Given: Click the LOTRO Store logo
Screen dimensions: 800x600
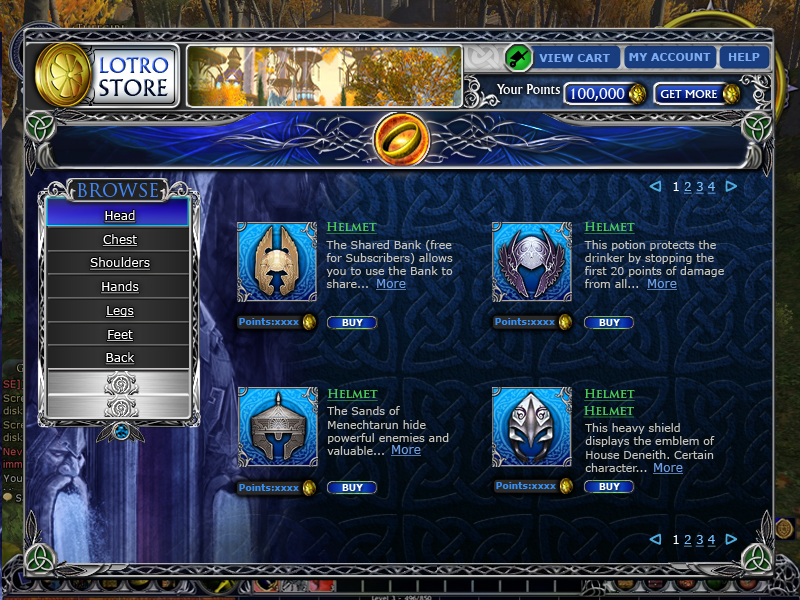Looking at the screenshot, I should (107, 77).
